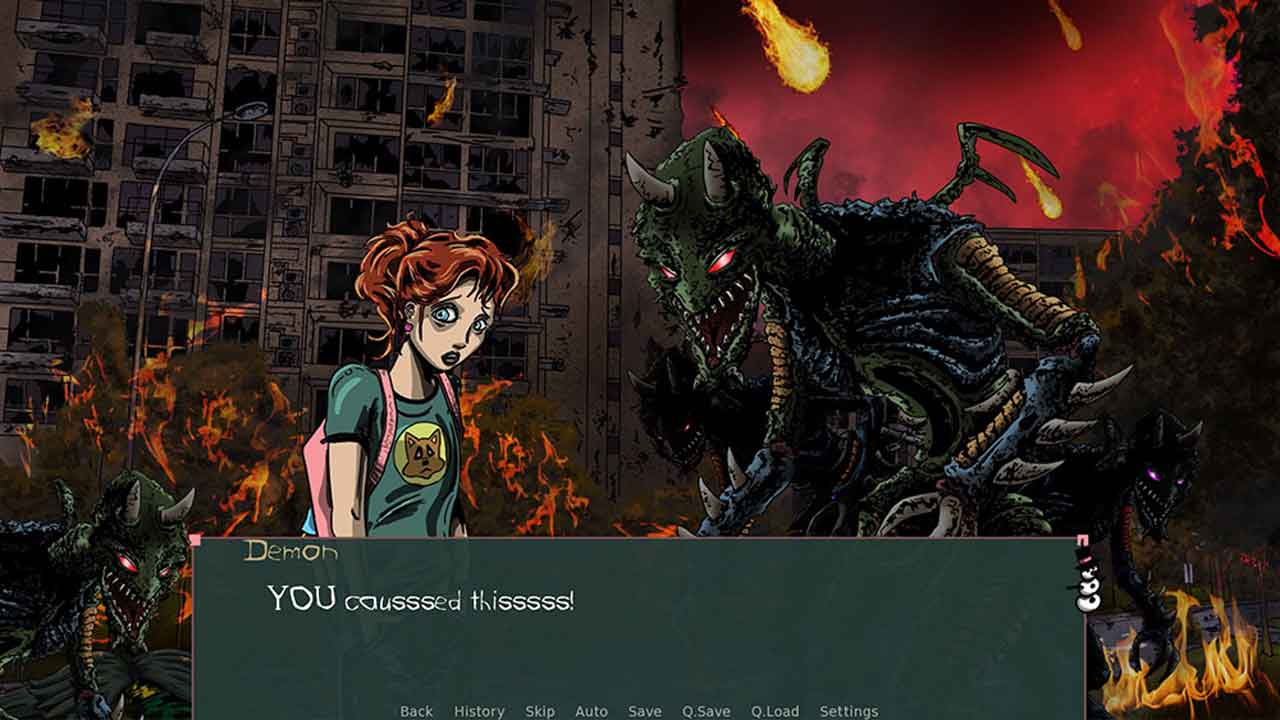The image size is (1280, 720).
Task: Toggle Auto dialogue advance
Action: (591, 711)
